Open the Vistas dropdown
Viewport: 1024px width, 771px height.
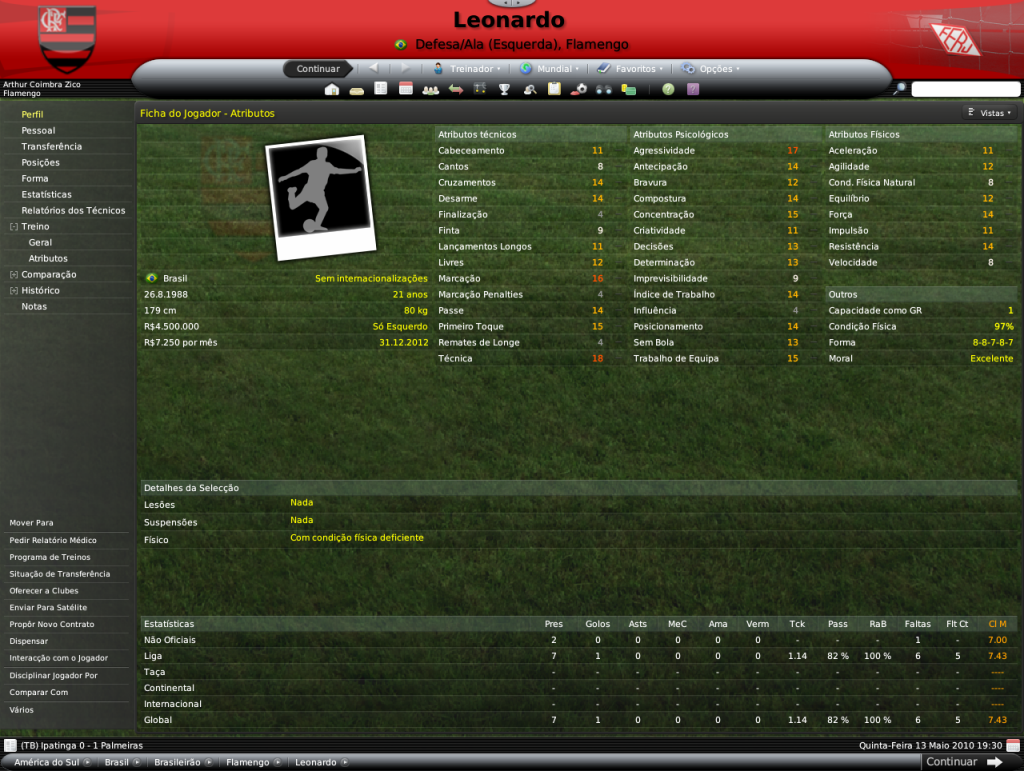tap(990, 113)
